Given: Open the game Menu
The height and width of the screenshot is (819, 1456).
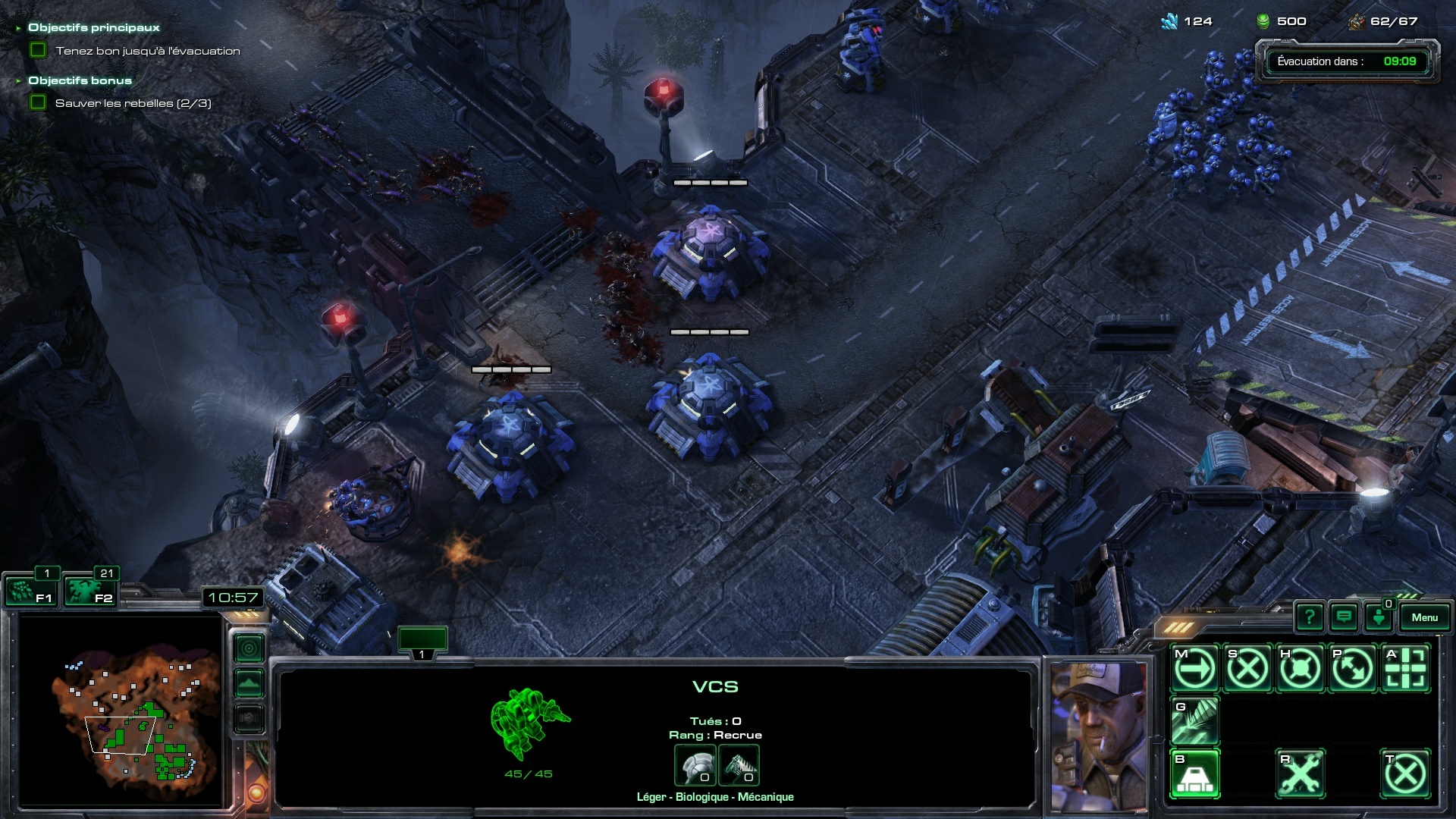Looking at the screenshot, I should tap(1424, 617).
